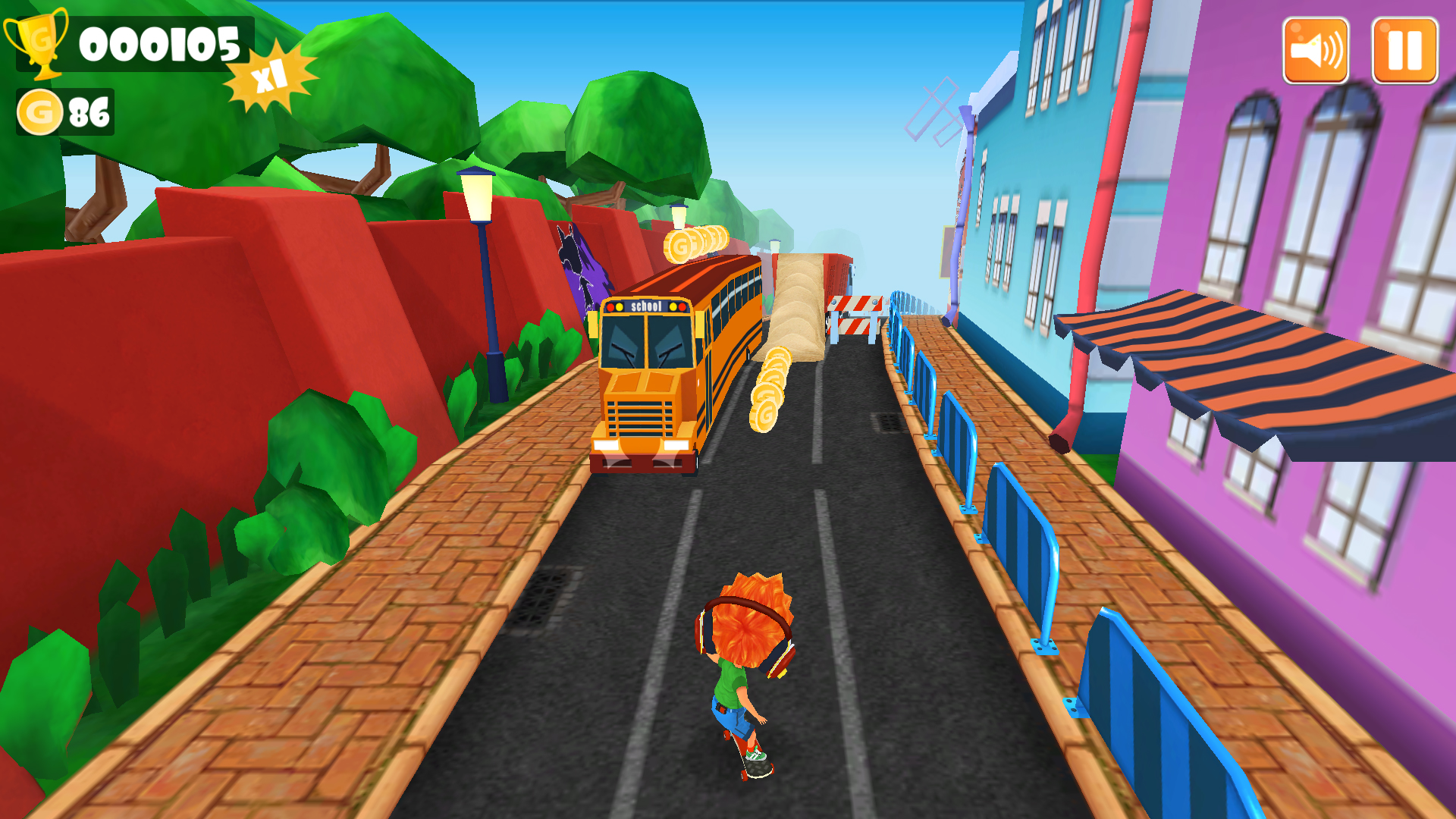Tap the coin trail on the road
The image size is (1456, 819).
click(x=769, y=387)
